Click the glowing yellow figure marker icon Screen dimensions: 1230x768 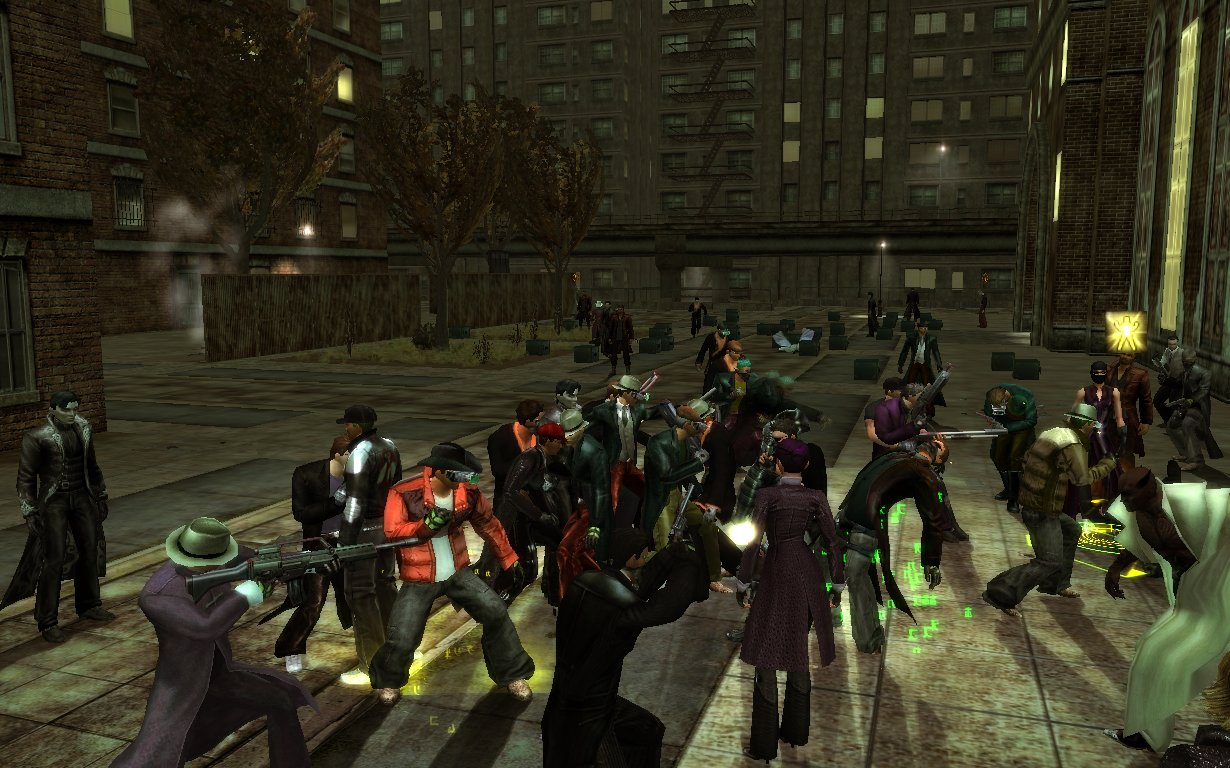click(1125, 329)
